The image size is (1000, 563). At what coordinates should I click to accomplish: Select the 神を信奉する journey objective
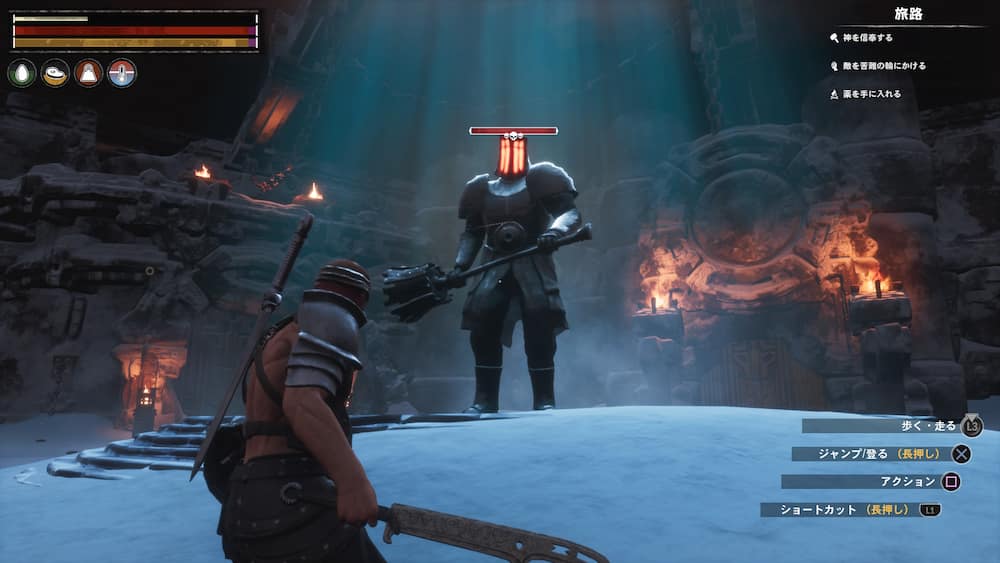click(x=868, y=38)
